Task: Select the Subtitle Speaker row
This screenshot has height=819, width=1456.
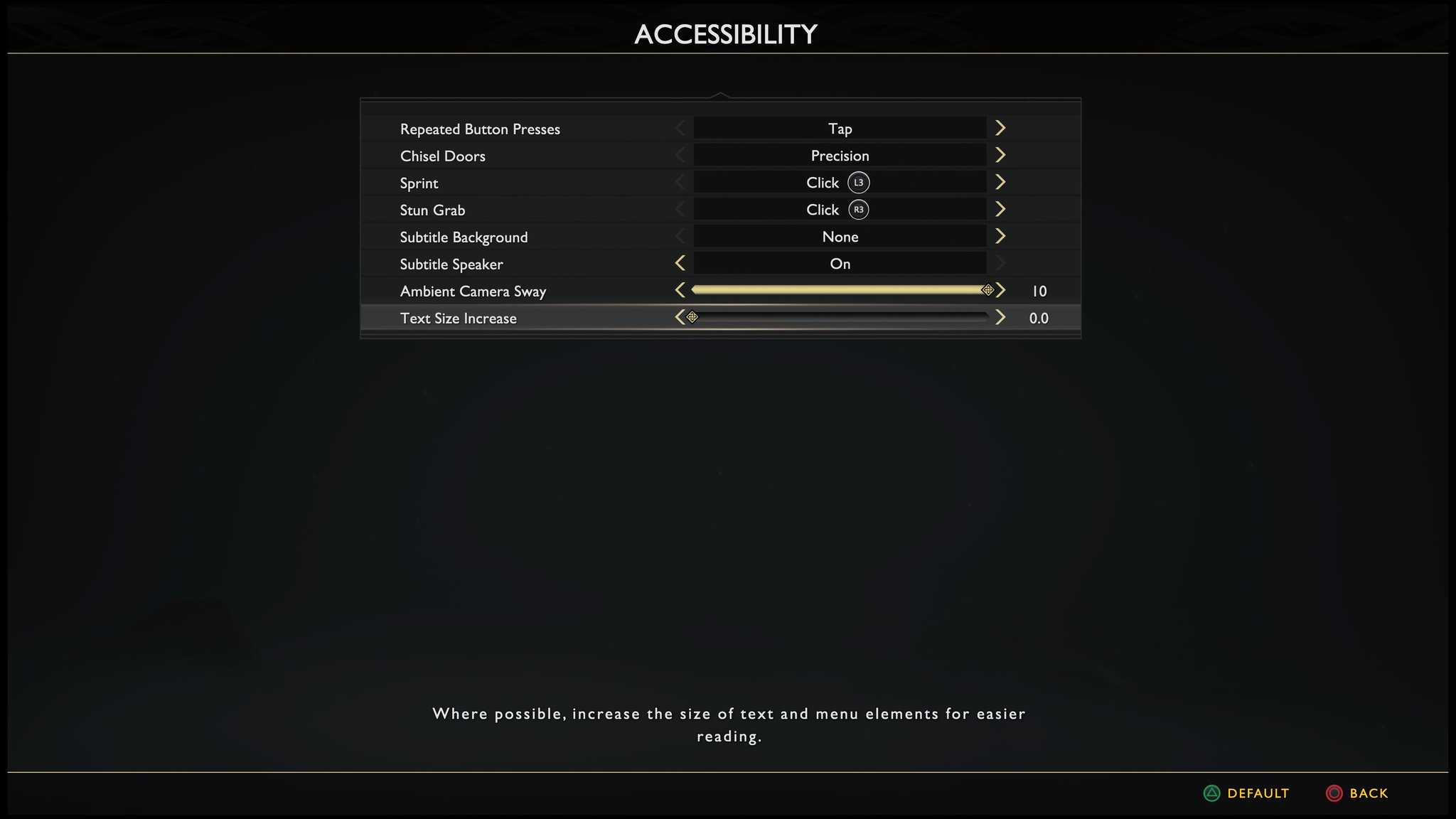Action: click(x=451, y=264)
